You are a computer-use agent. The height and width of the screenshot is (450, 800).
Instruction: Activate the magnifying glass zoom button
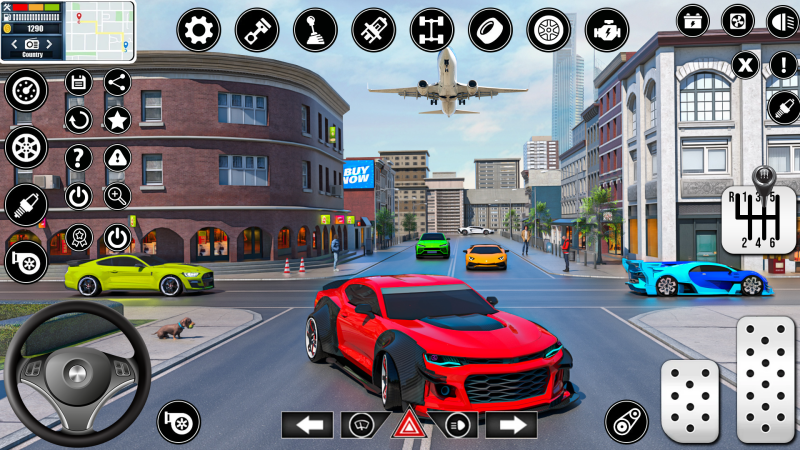click(117, 195)
